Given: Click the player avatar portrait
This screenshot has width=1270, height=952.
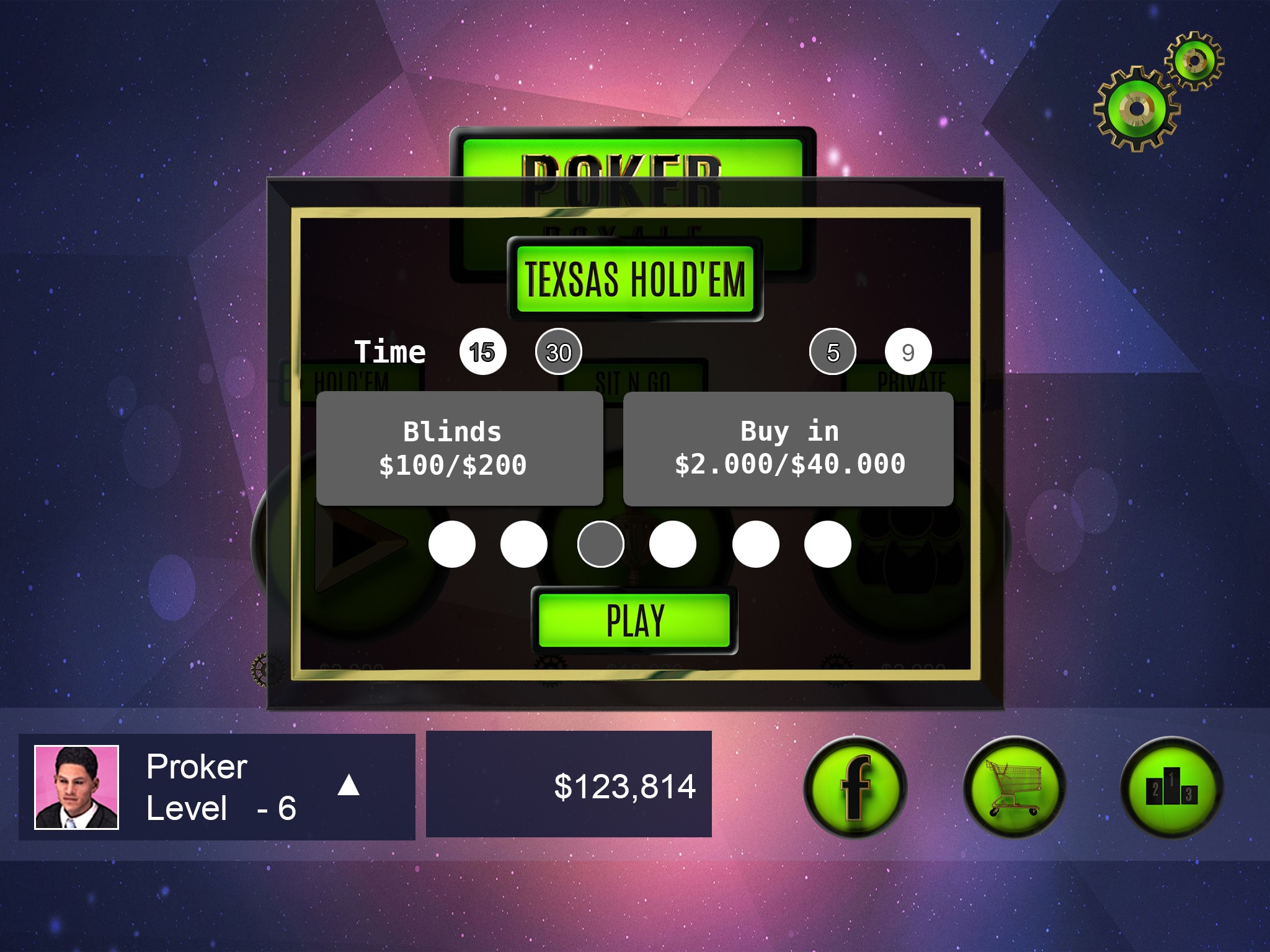Looking at the screenshot, I should coord(76,787).
